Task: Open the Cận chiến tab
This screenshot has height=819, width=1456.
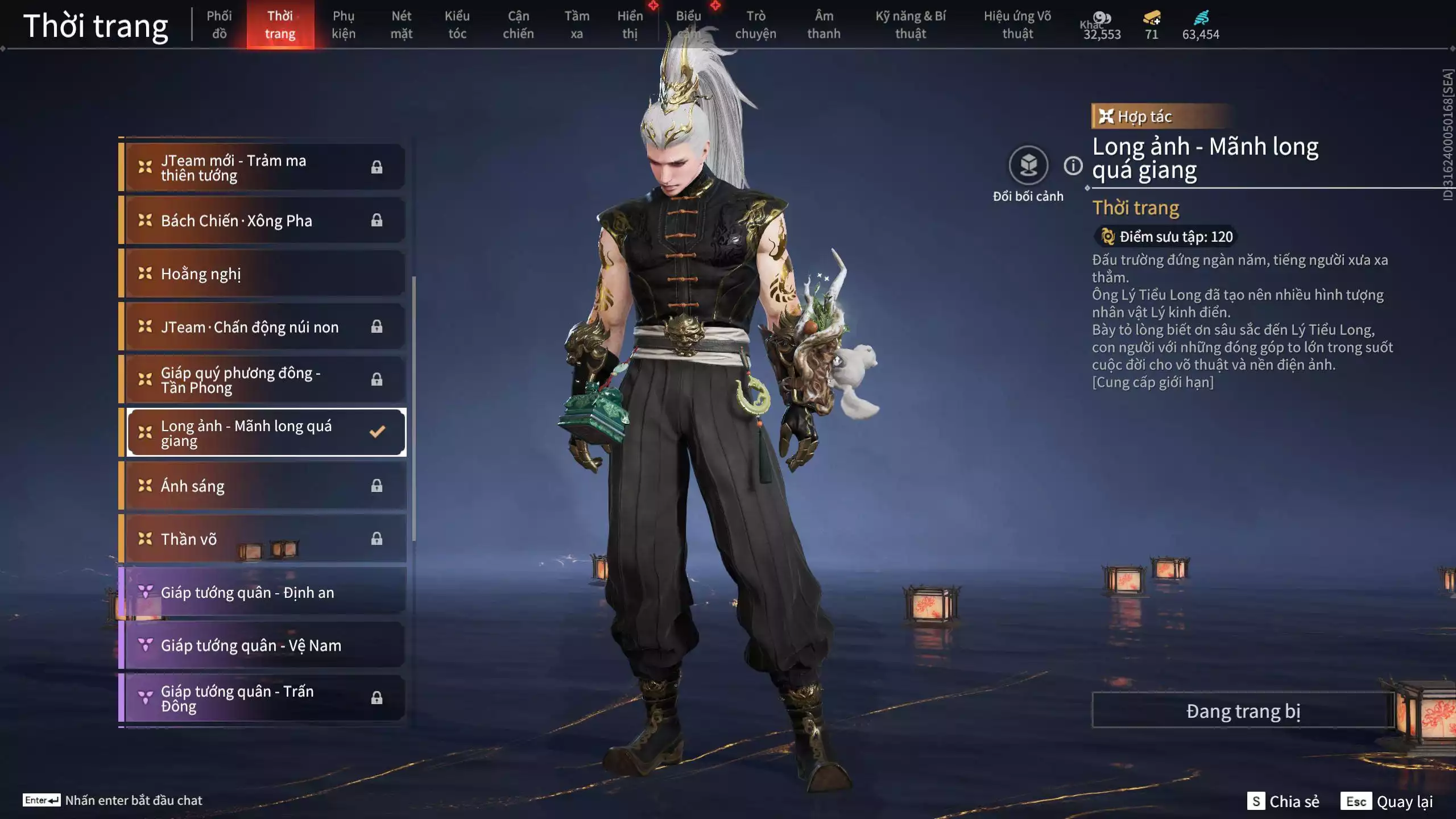Action: tap(518, 24)
